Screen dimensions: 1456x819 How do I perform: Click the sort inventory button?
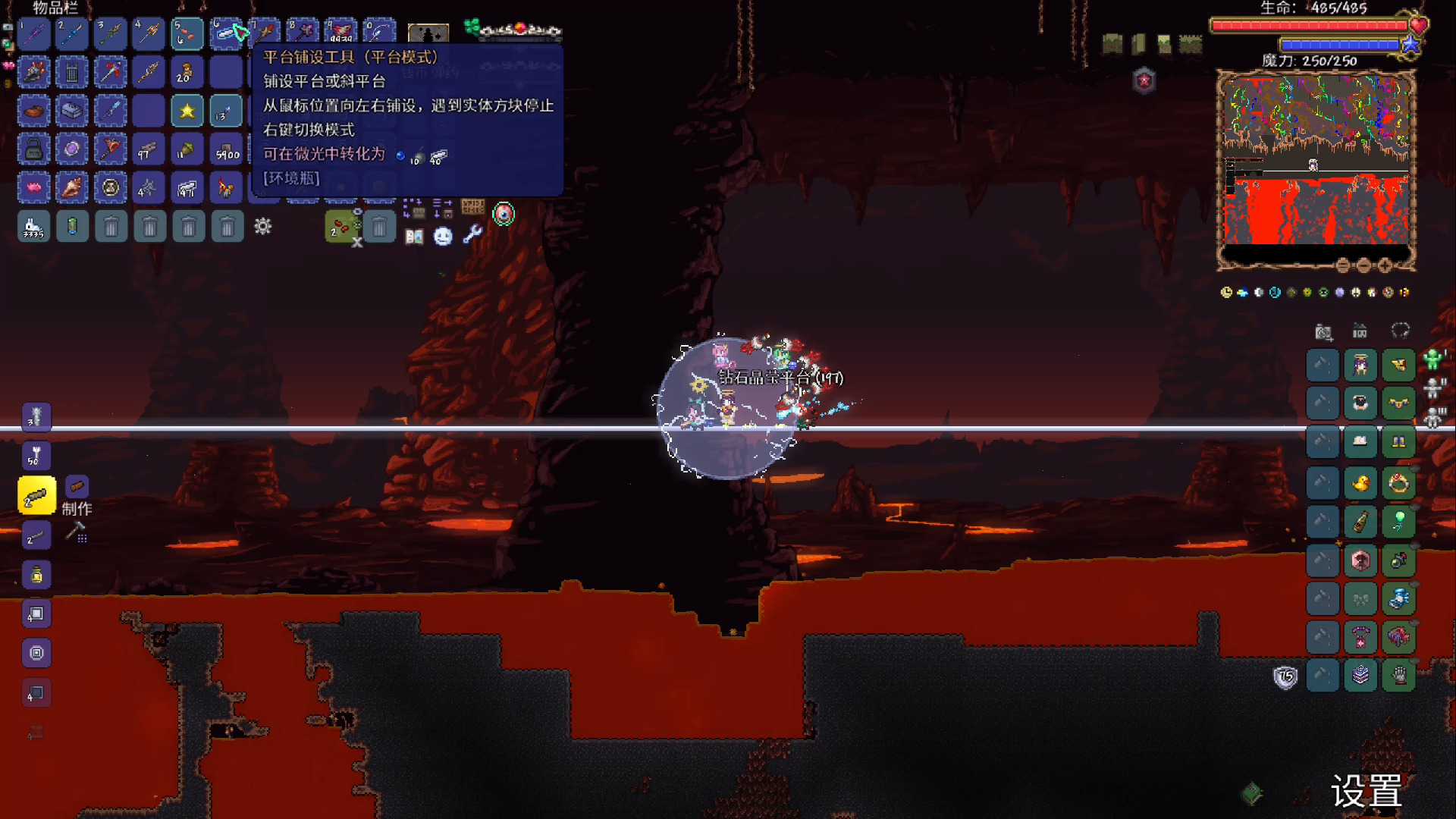click(443, 207)
